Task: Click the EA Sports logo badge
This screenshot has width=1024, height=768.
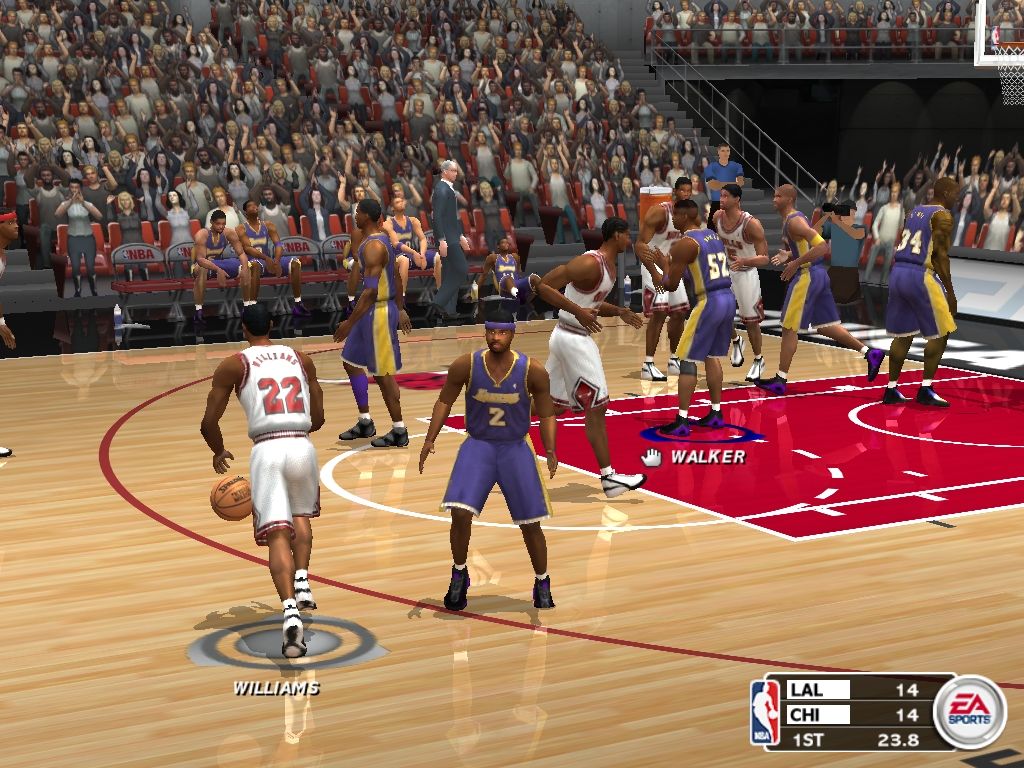Action: click(x=969, y=711)
